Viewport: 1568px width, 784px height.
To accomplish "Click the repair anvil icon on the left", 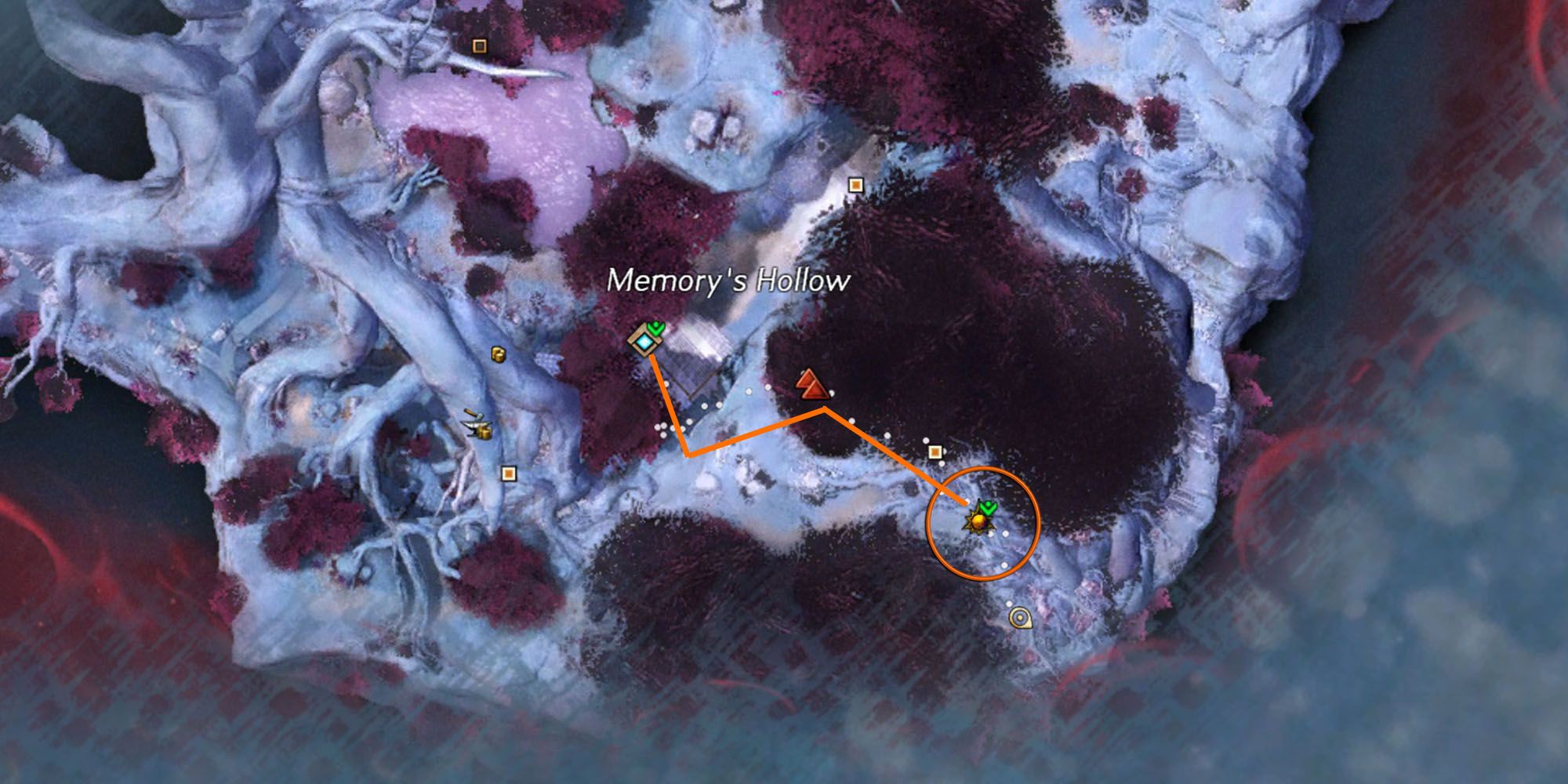I will click(x=473, y=423).
